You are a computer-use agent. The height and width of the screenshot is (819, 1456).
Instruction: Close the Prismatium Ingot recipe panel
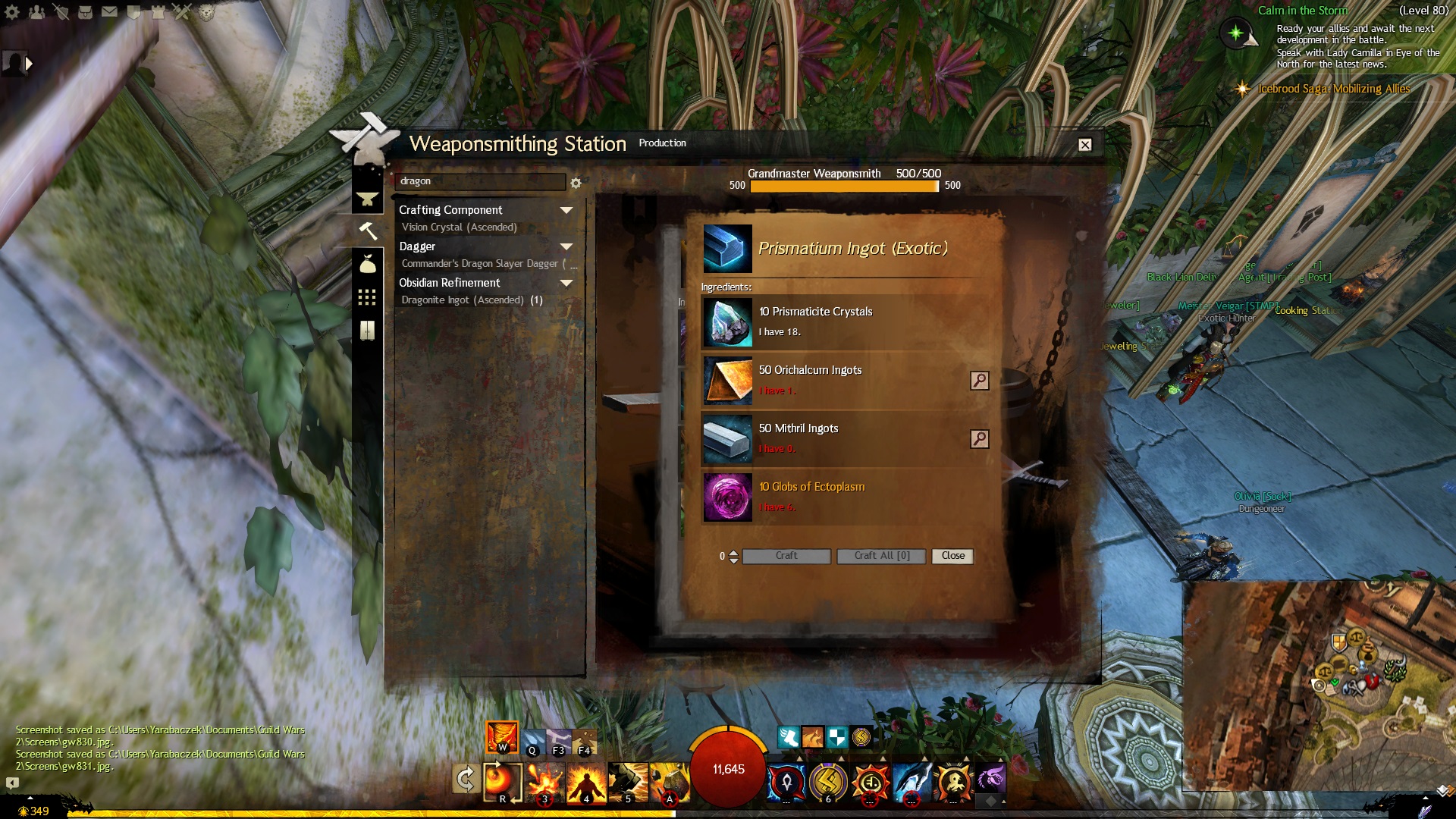click(x=952, y=556)
